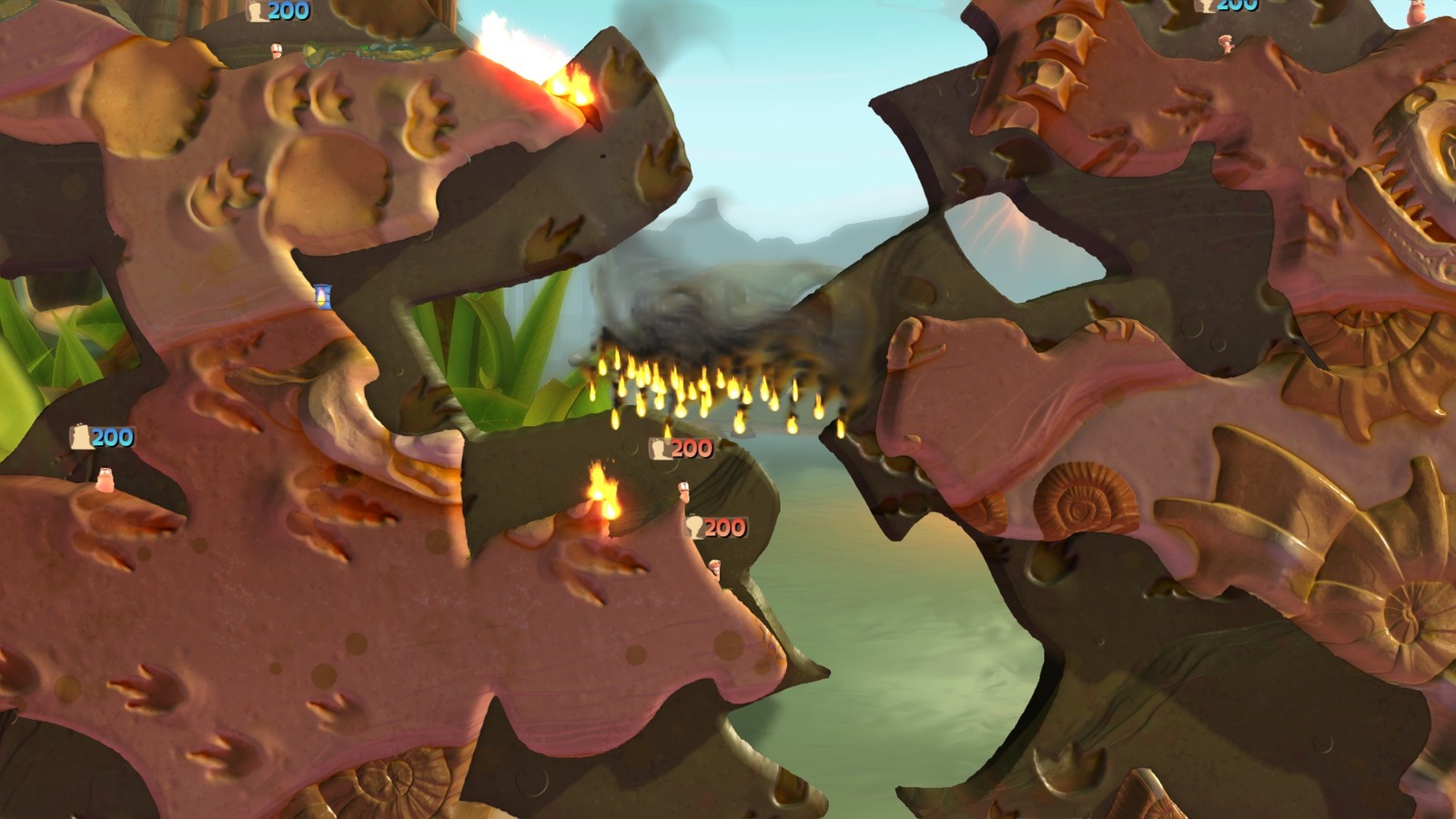1456x819 pixels.
Task: Click the small worm under the top-right 200 badge
Action: click(x=1226, y=44)
